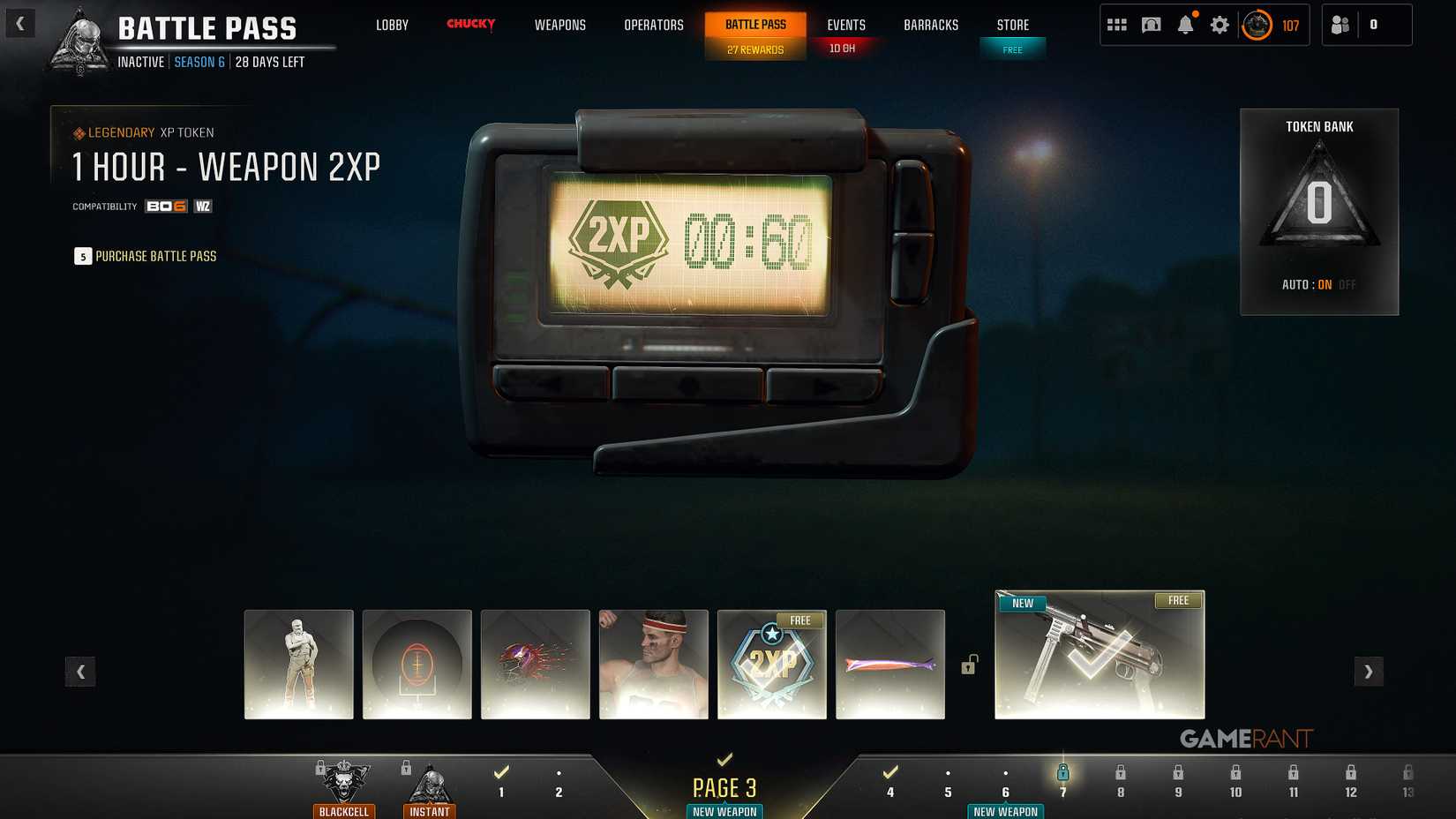
Task: Click the back chevron at top left
Action: [x=19, y=24]
